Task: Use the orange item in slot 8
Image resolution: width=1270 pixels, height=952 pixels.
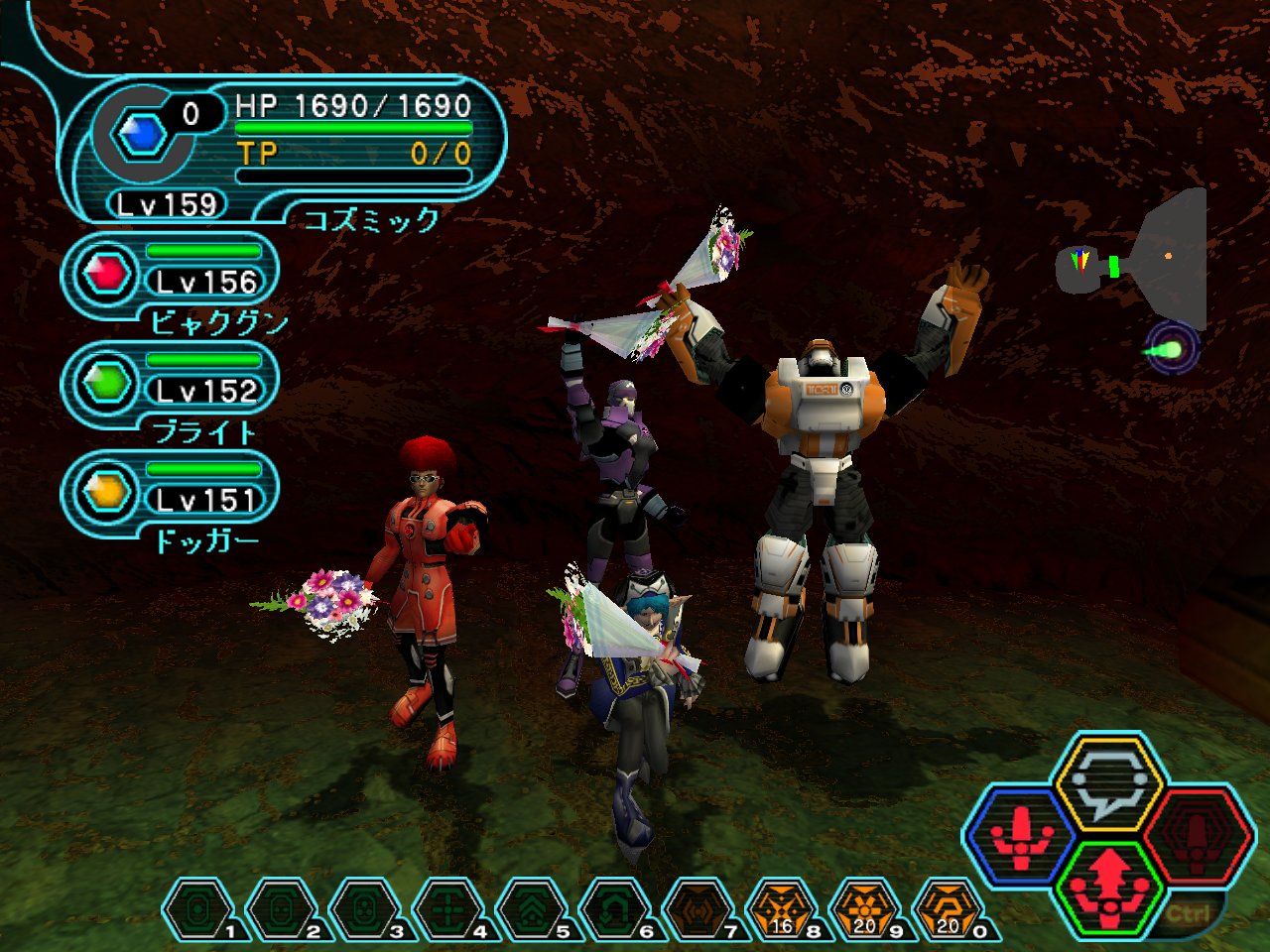Action: point(782,909)
